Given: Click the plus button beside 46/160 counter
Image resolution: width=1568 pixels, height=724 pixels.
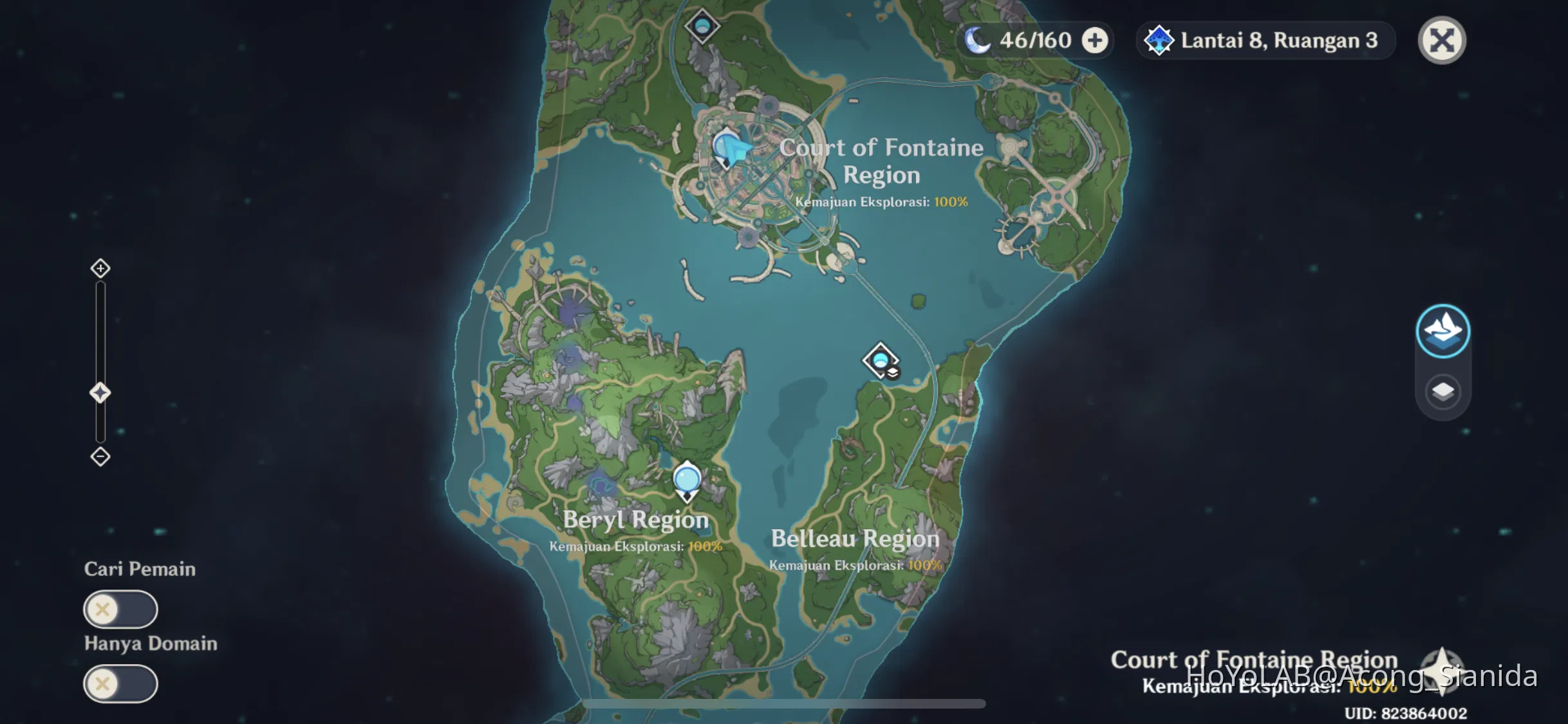Looking at the screenshot, I should pos(1093,40).
